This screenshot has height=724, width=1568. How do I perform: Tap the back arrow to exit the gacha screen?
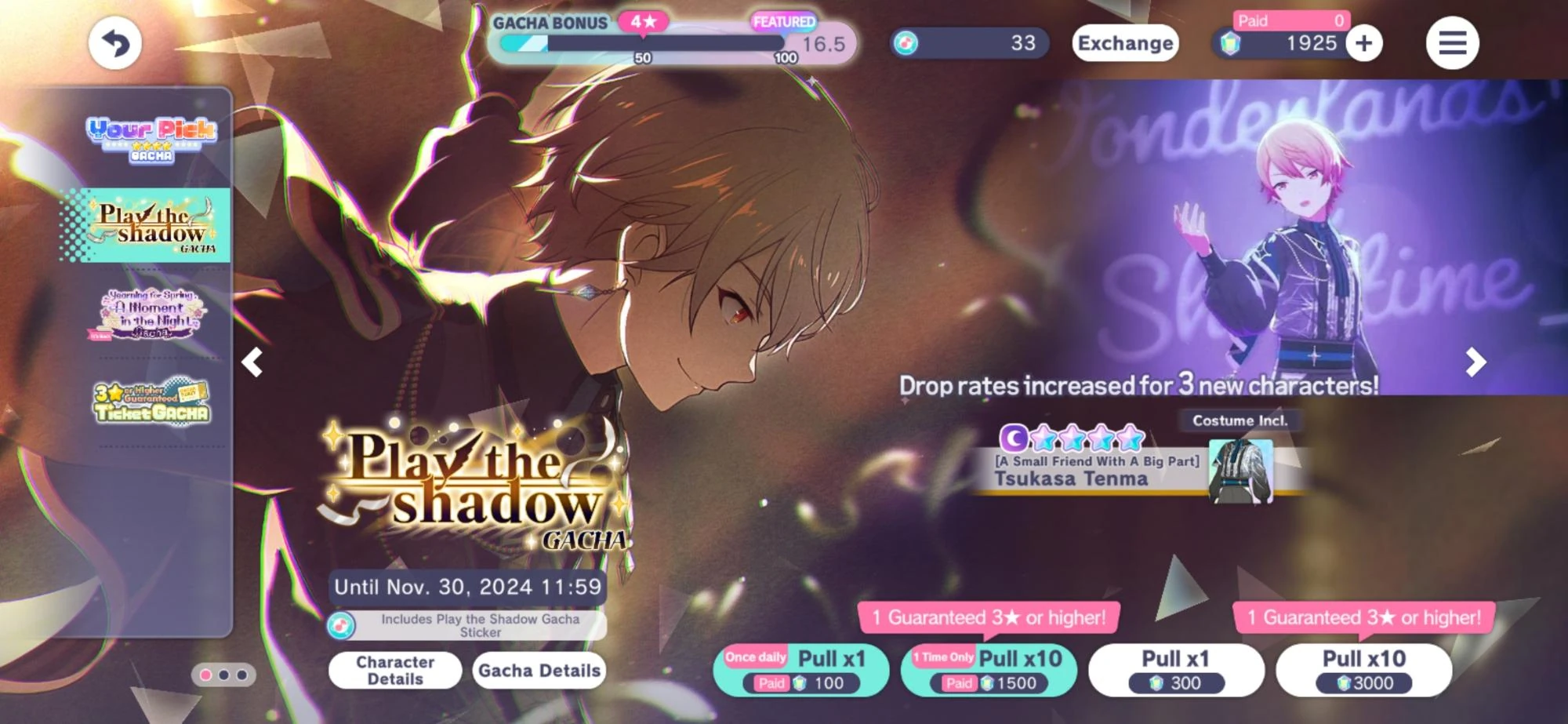pyautogui.click(x=114, y=42)
